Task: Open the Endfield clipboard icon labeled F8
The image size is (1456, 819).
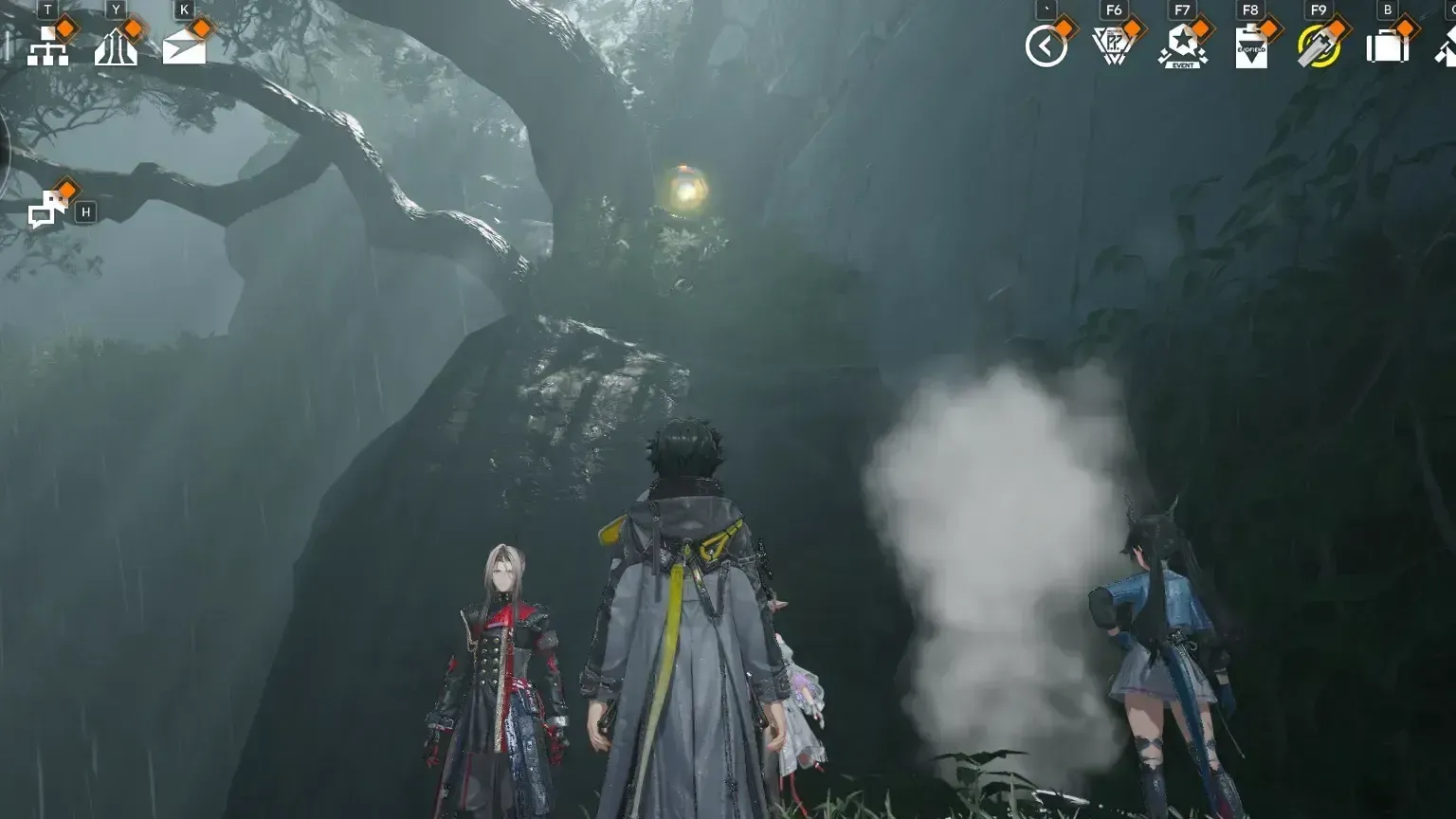Action: [x=1251, y=47]
